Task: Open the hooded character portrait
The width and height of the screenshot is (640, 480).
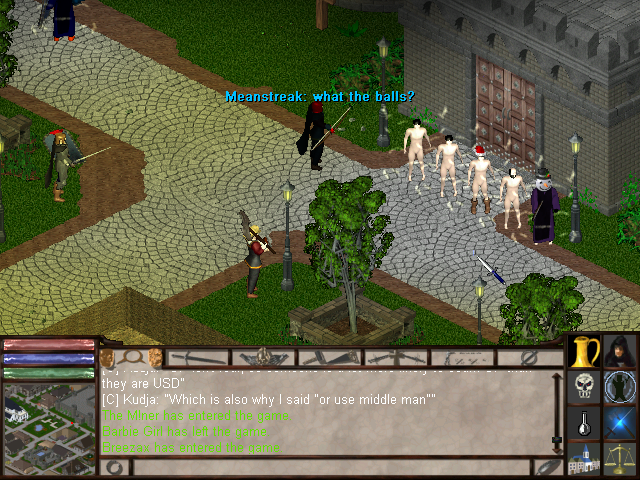Action: pos(621,351)
